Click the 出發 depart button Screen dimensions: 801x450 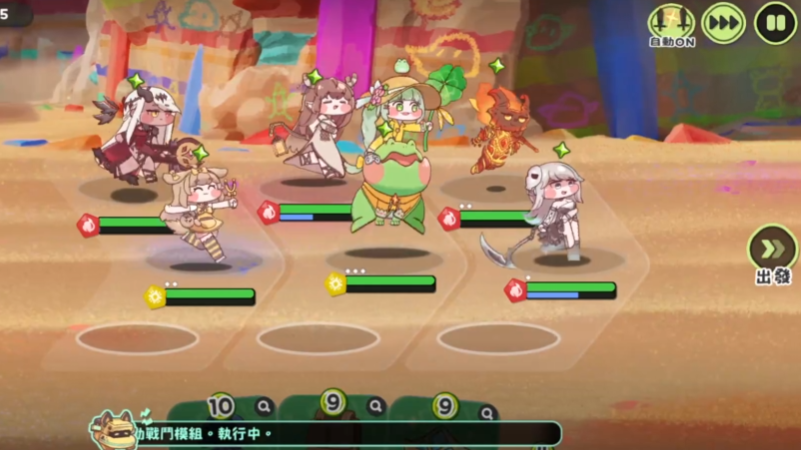pos(773,253)
